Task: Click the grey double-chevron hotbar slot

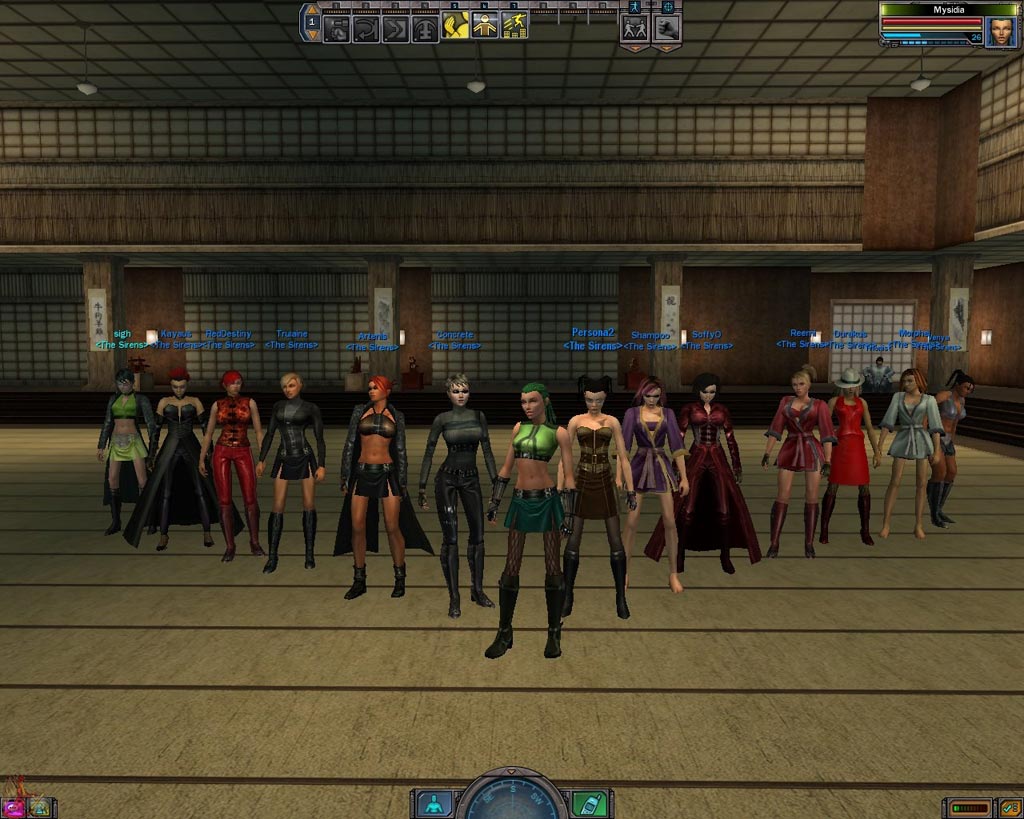Action: [x=396, y=27]
